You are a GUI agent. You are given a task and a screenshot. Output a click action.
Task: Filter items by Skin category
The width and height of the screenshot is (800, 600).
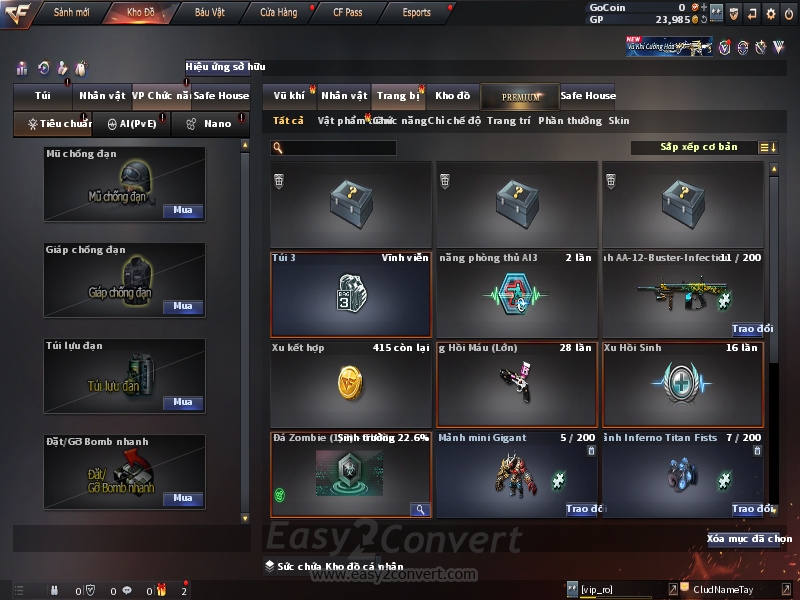[x=619, y=121]
